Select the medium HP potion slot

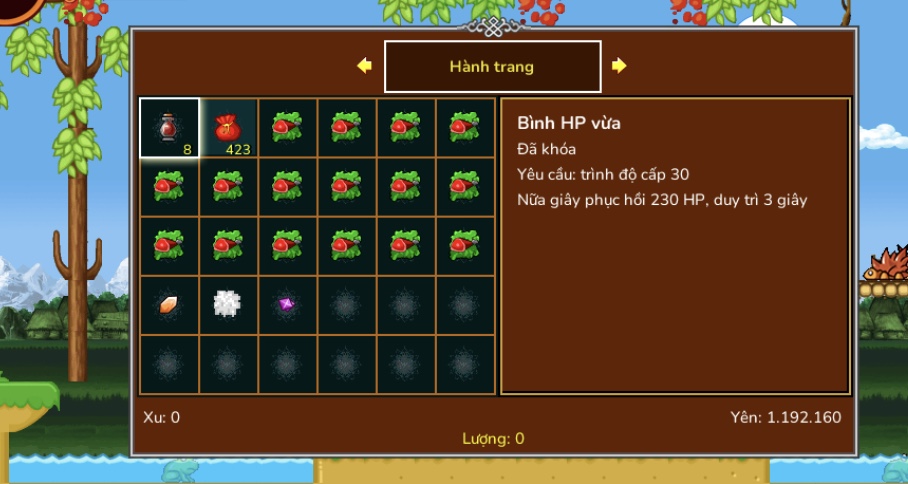click(169, 128)
